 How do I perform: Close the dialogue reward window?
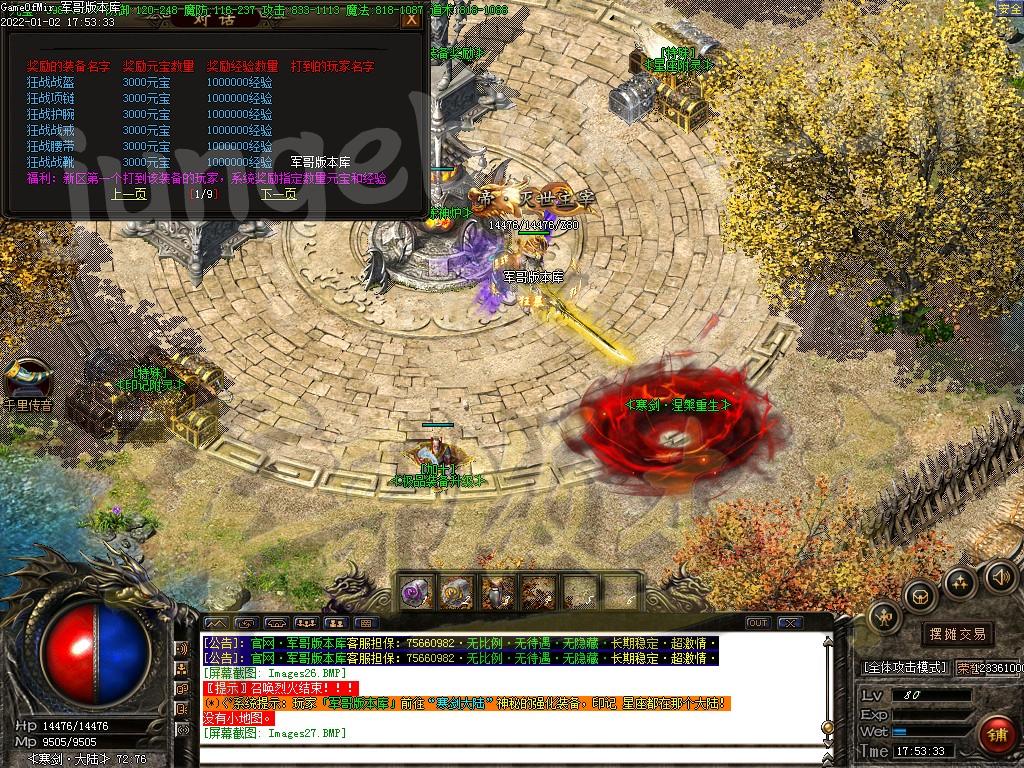[x=410, y=19]
